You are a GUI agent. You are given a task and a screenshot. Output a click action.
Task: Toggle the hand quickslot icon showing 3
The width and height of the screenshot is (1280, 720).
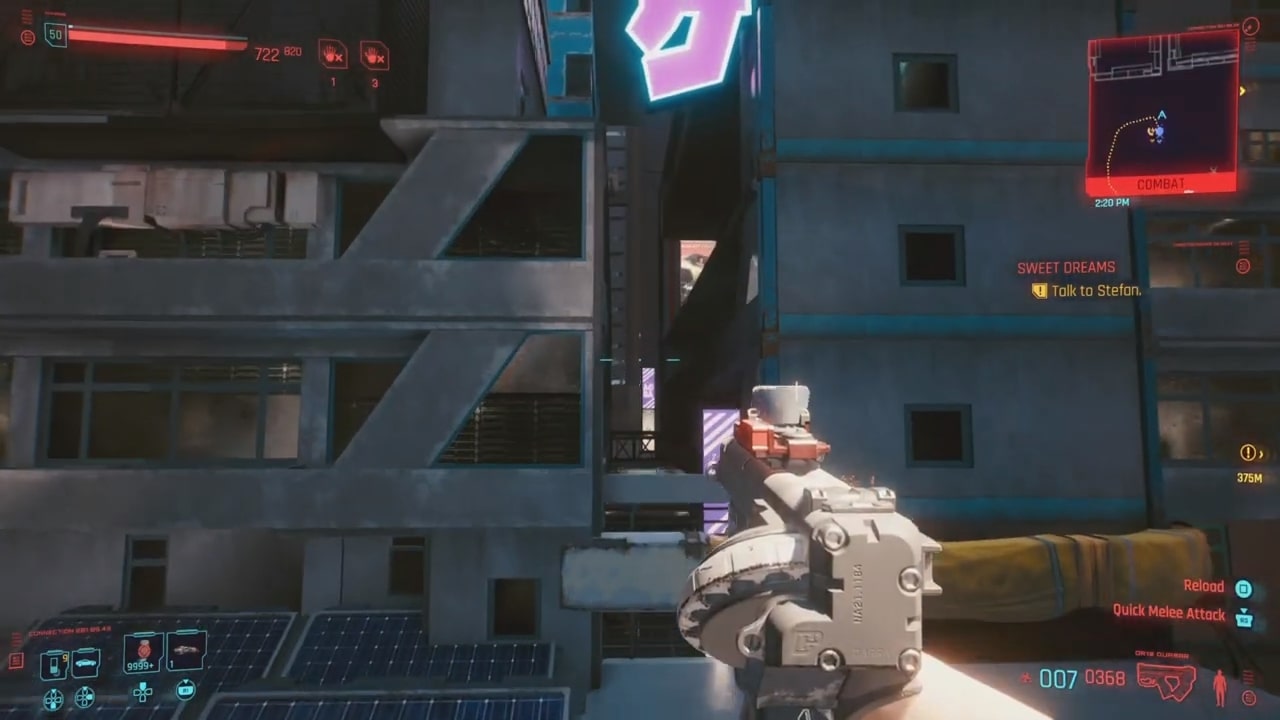[x=374, y=56]
